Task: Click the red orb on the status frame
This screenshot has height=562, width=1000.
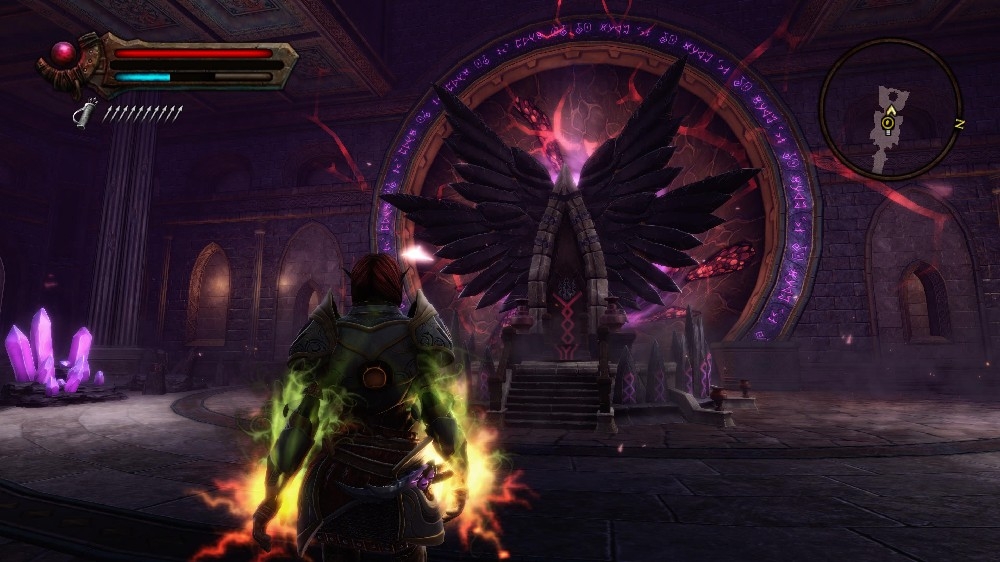Action: [66, 53]
